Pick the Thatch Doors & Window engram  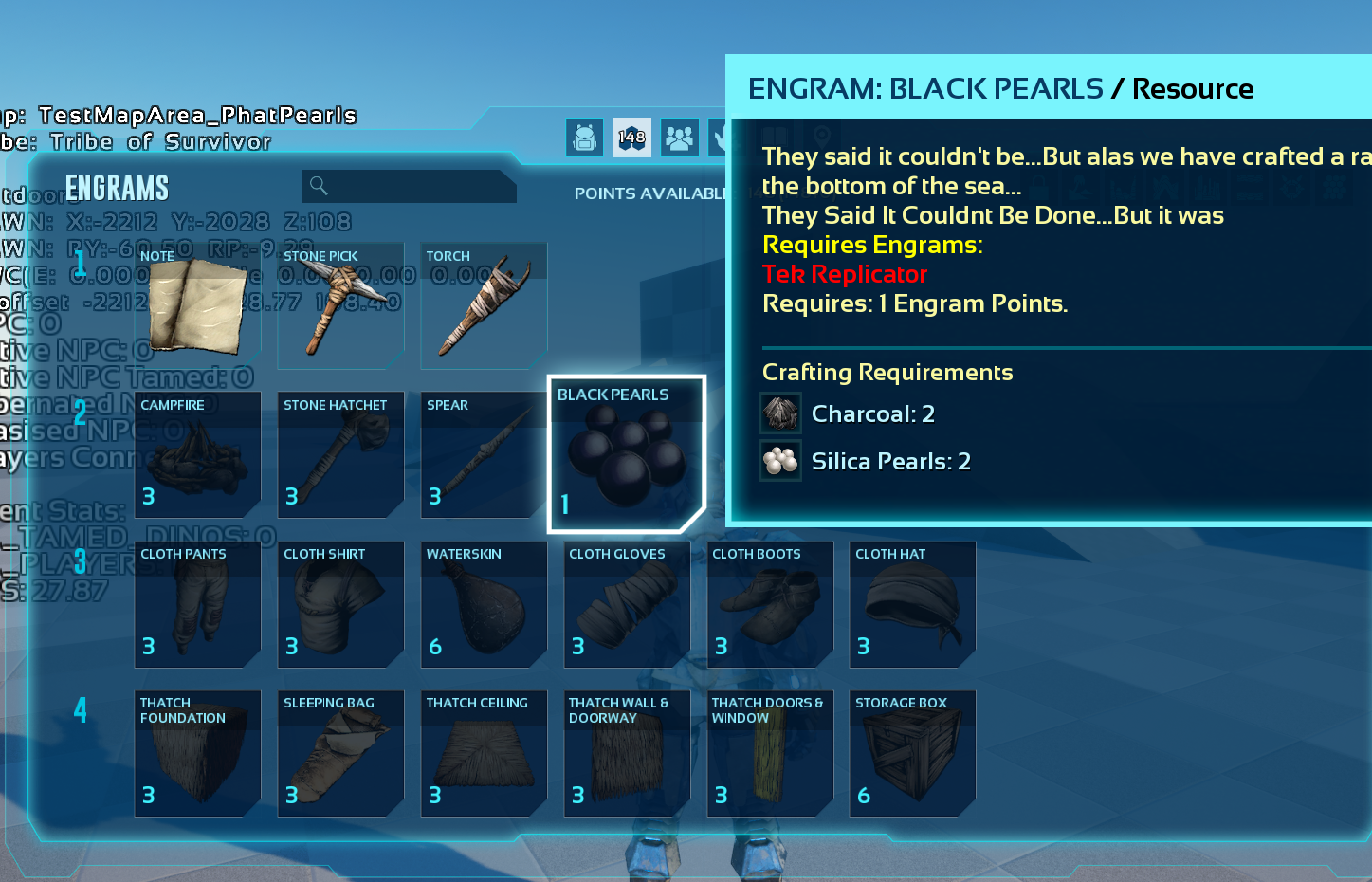[770, 753]
